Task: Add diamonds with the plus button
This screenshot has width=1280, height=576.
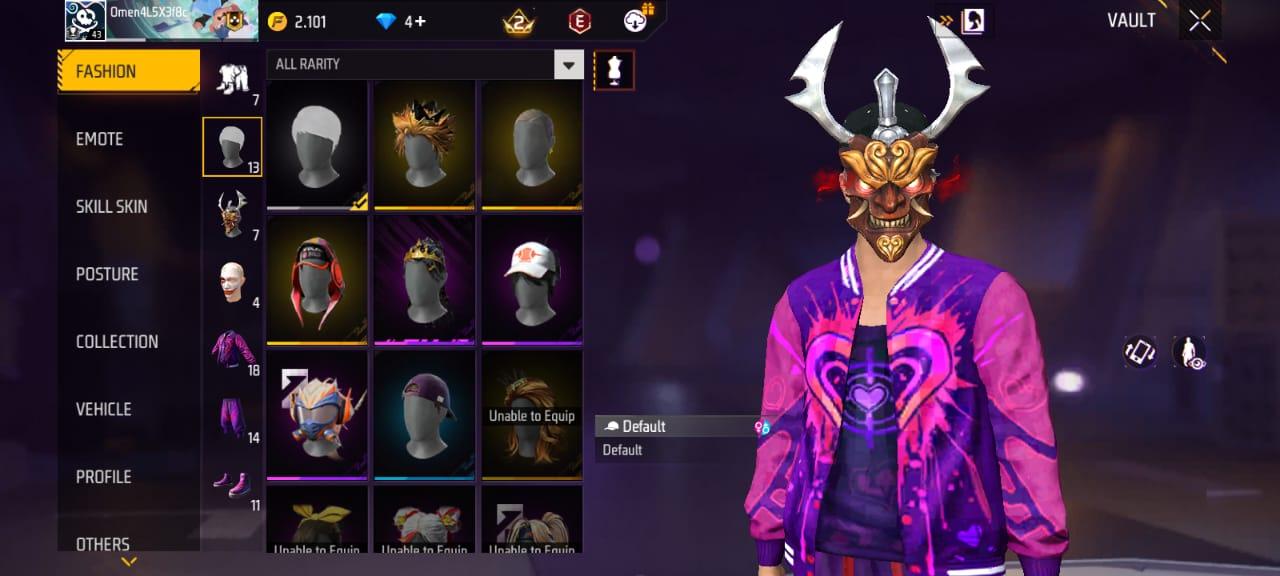Action: [x=421, y=21]
